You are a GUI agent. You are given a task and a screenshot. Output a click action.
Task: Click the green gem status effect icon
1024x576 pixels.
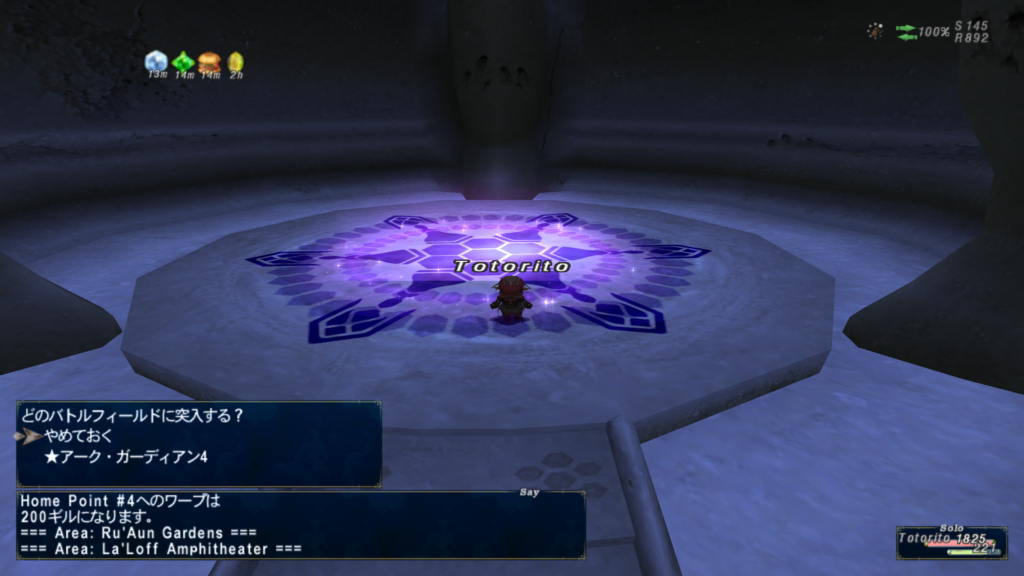[x=183, y=62]
